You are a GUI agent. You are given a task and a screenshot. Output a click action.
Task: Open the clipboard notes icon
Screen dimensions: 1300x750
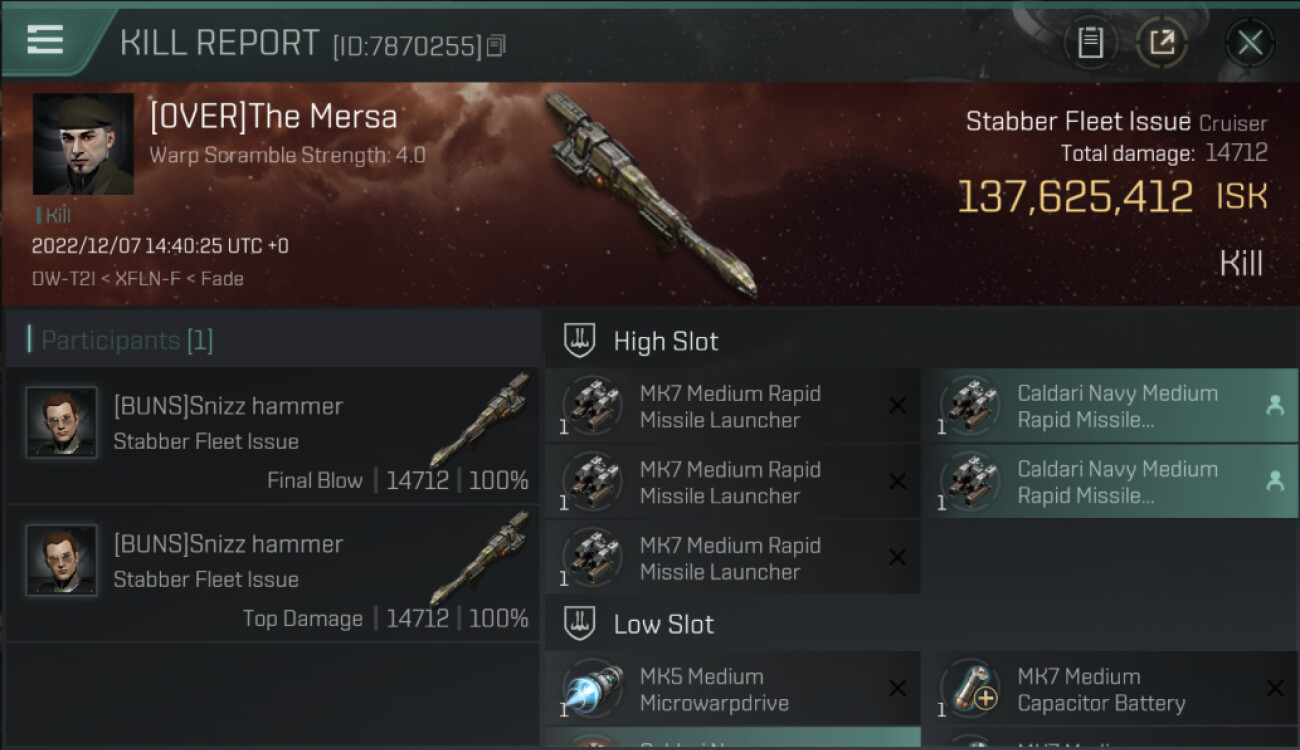[x=1090, y=43]
